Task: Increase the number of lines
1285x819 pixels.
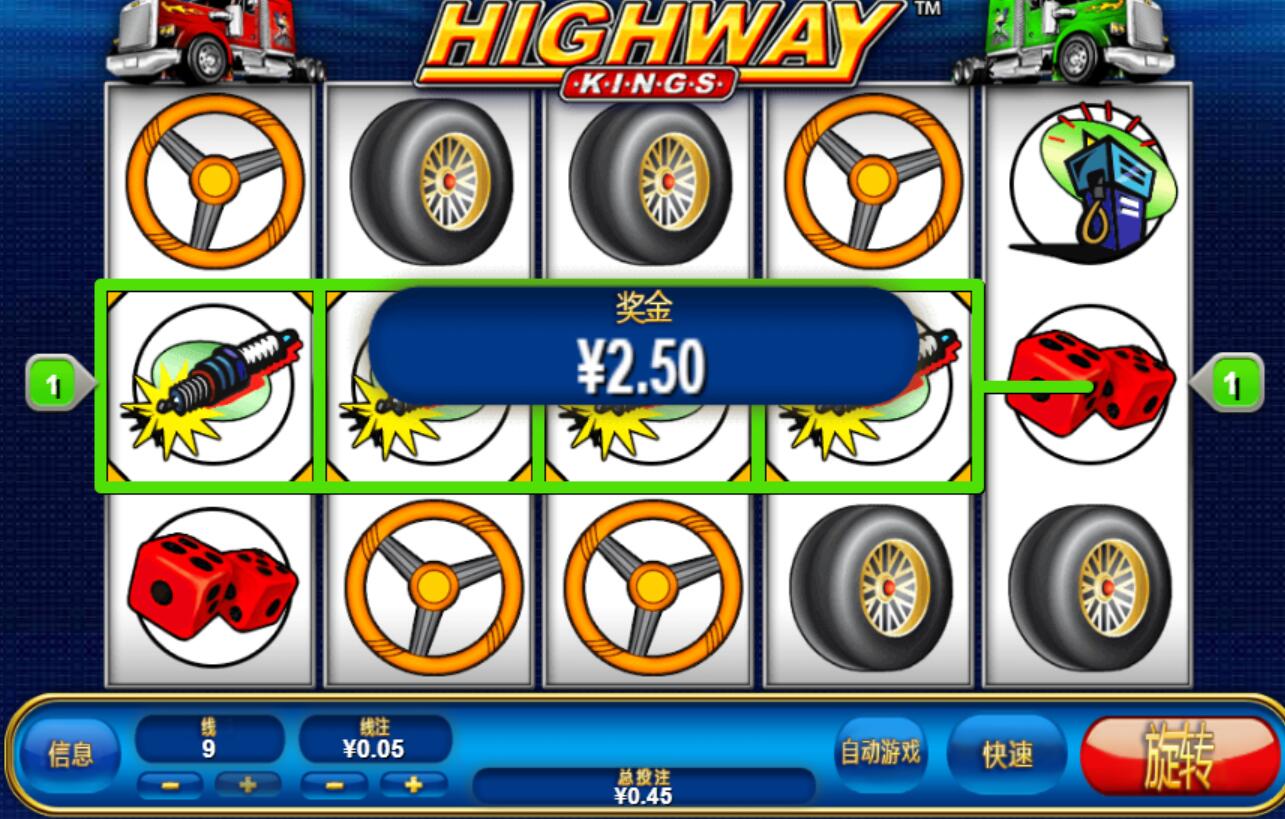Action: click(248, 786)
